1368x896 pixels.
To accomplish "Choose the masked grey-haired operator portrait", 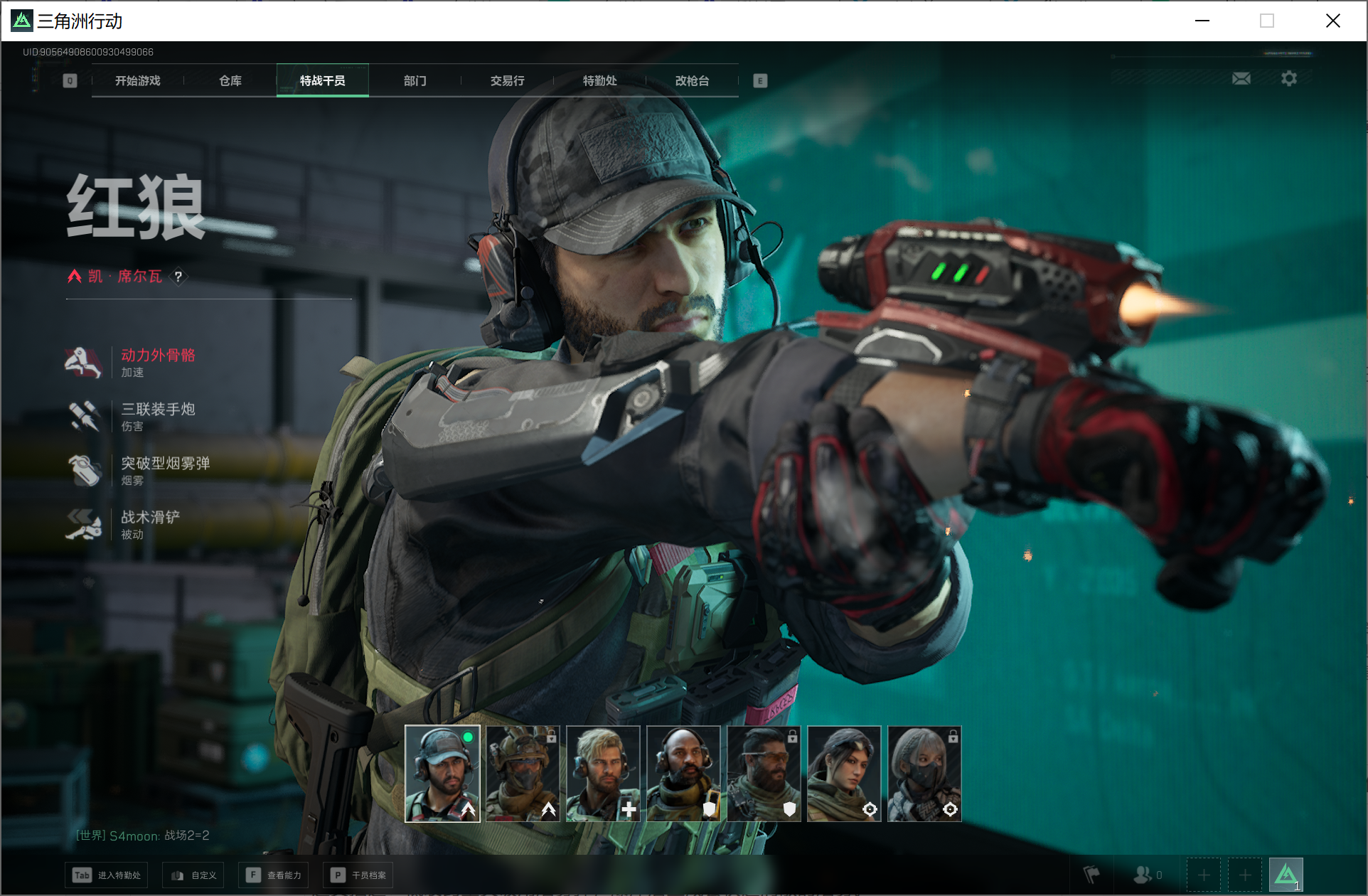I will 924,774.
